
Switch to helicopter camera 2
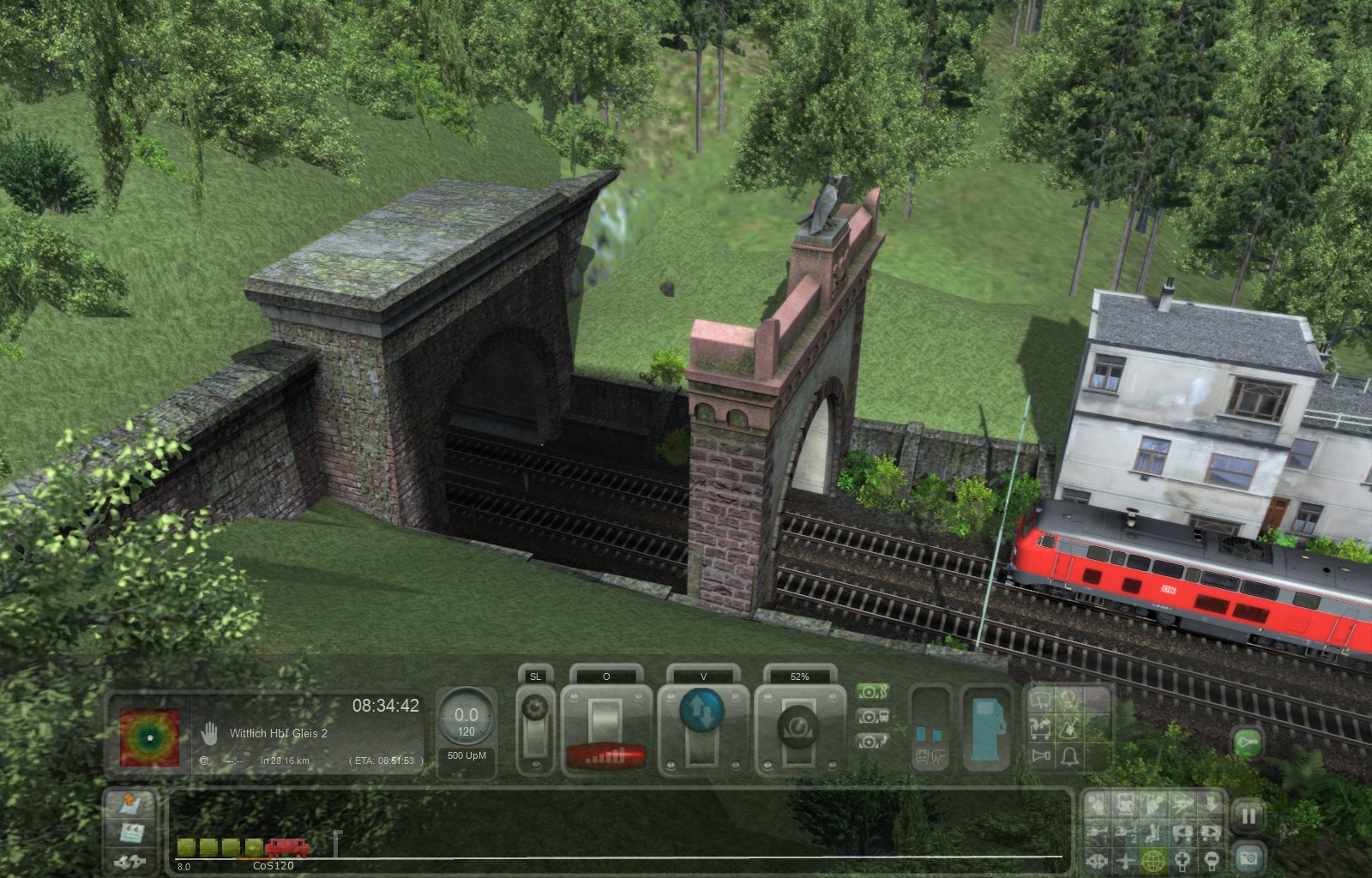tap(1126, 832)
